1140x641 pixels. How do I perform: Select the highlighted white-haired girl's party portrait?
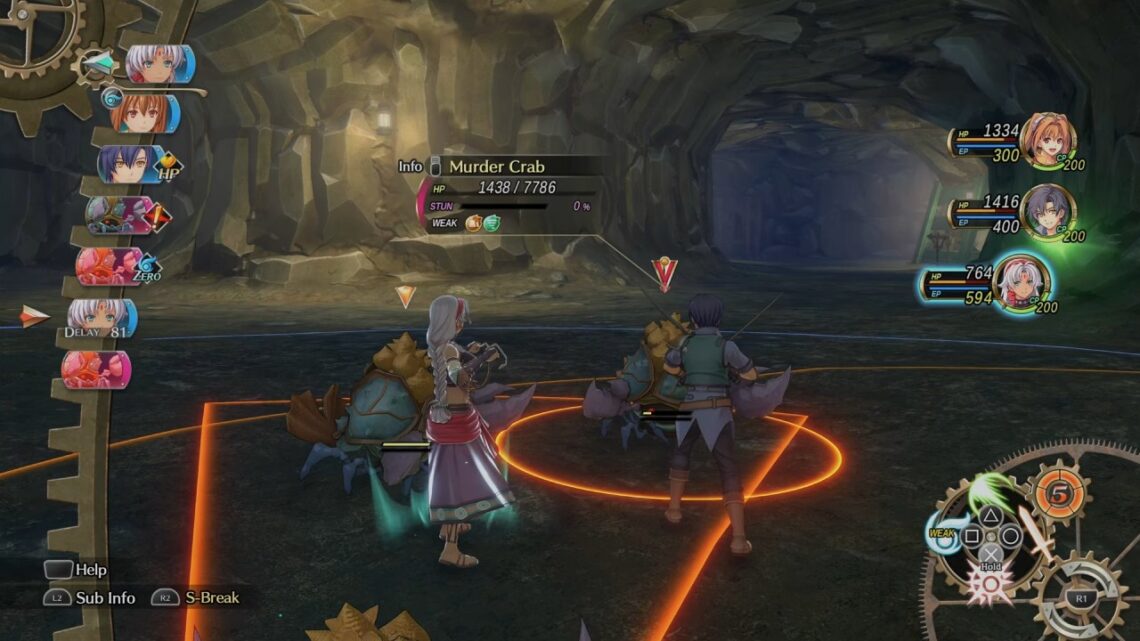(1022, 282)
